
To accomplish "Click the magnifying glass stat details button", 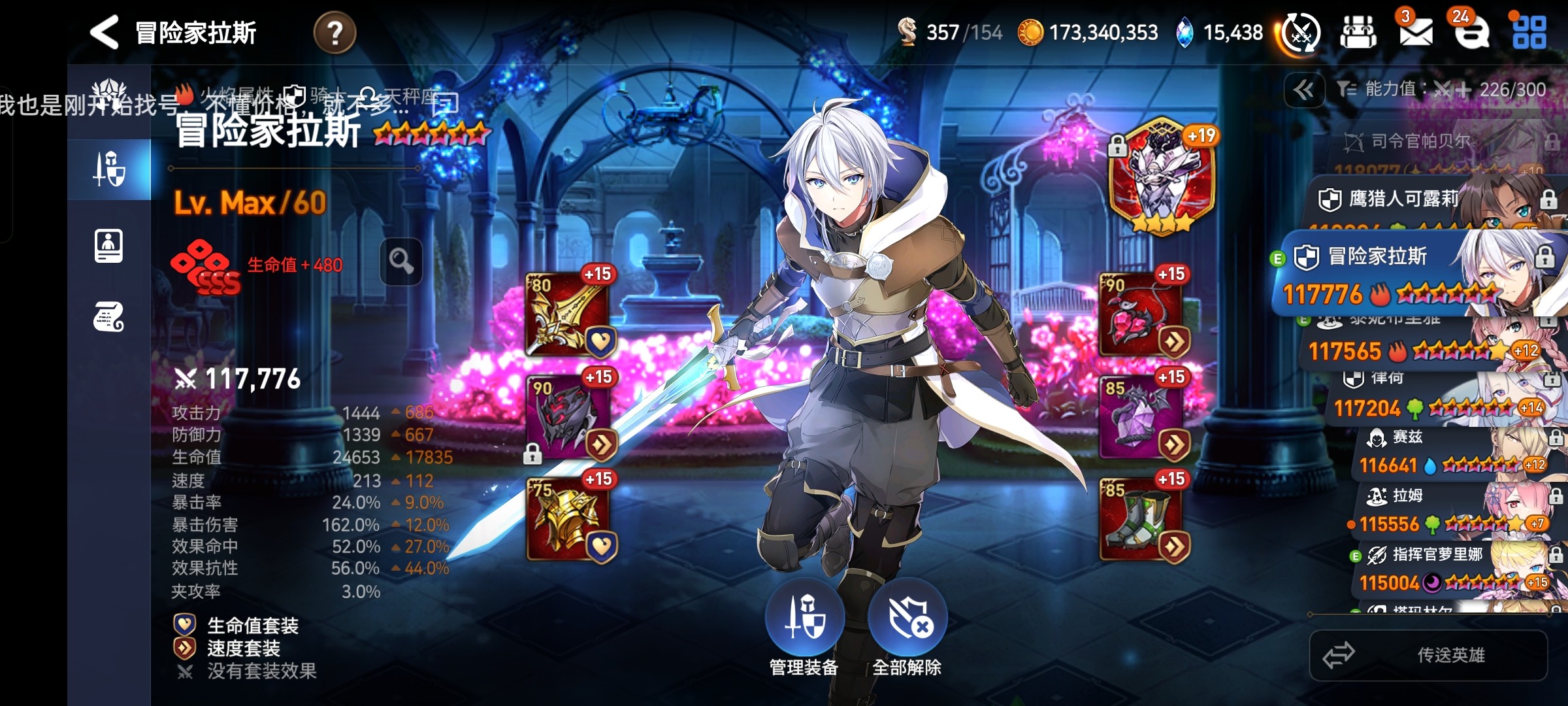I will (x=401, y=261).
